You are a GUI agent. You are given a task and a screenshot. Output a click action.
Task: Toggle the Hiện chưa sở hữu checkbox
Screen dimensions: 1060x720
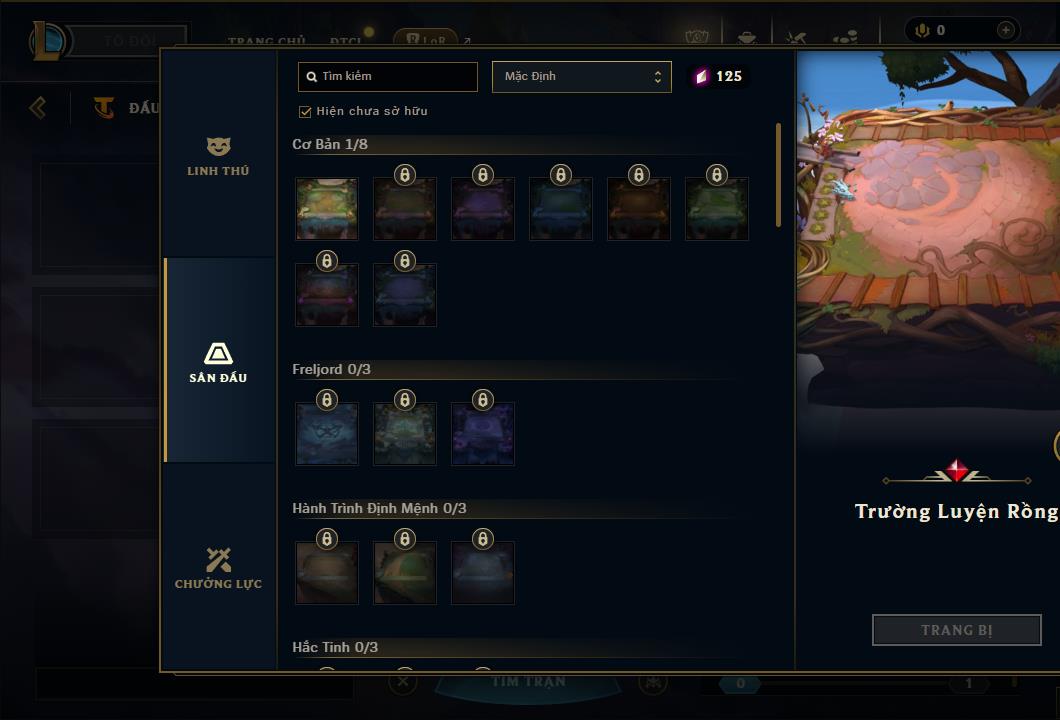pyautogui.click(x=306, y=111)
